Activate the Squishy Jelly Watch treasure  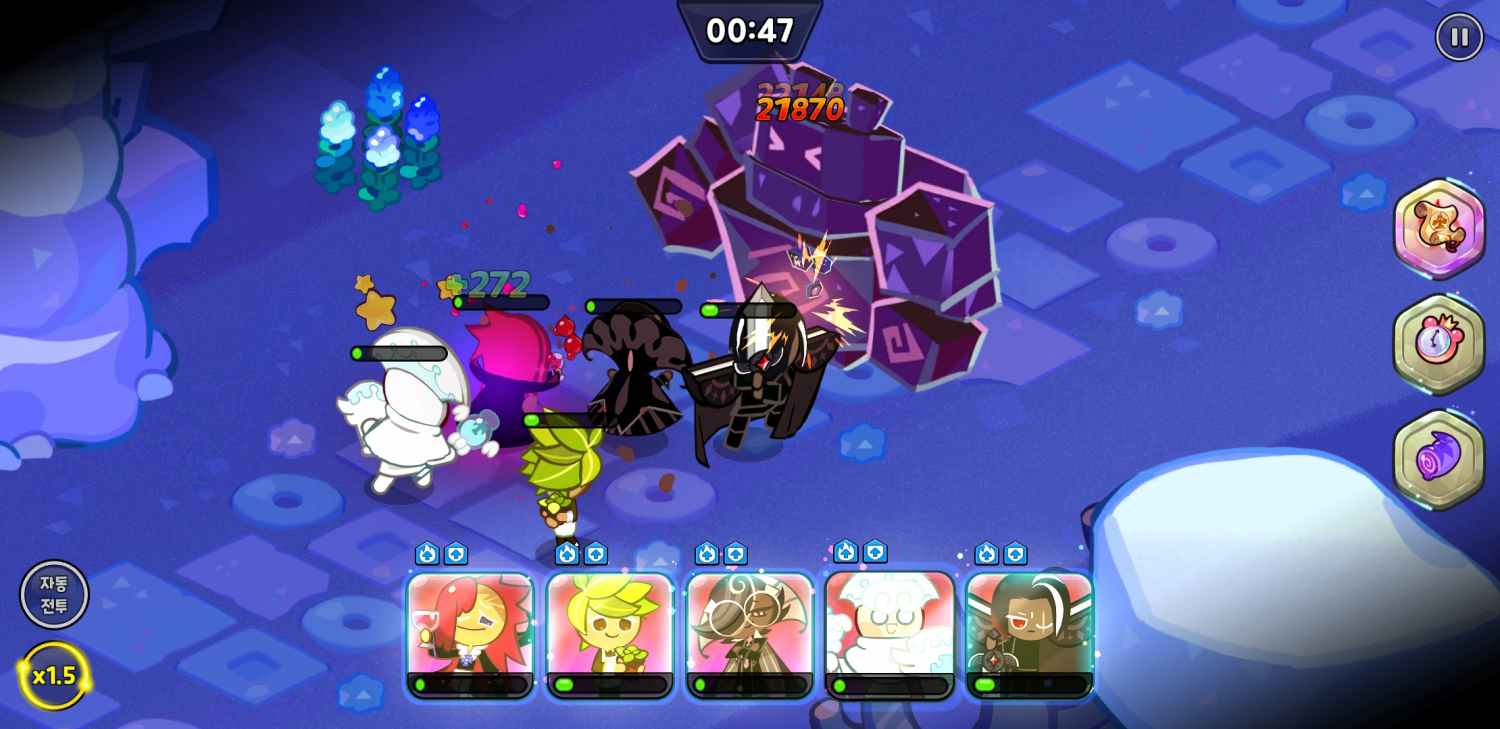pos(1440,345)
